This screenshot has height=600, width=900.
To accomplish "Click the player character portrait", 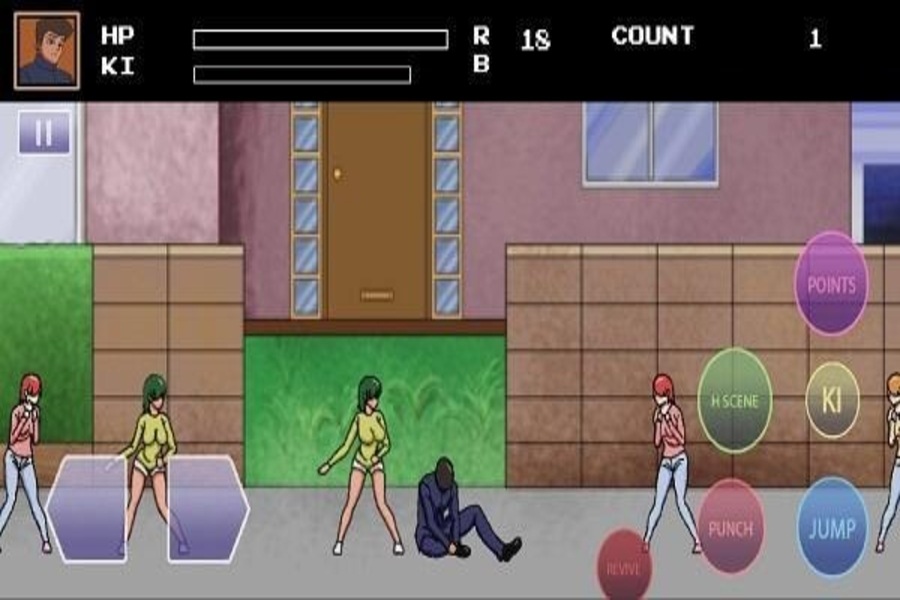I will (x=47, y=50).
